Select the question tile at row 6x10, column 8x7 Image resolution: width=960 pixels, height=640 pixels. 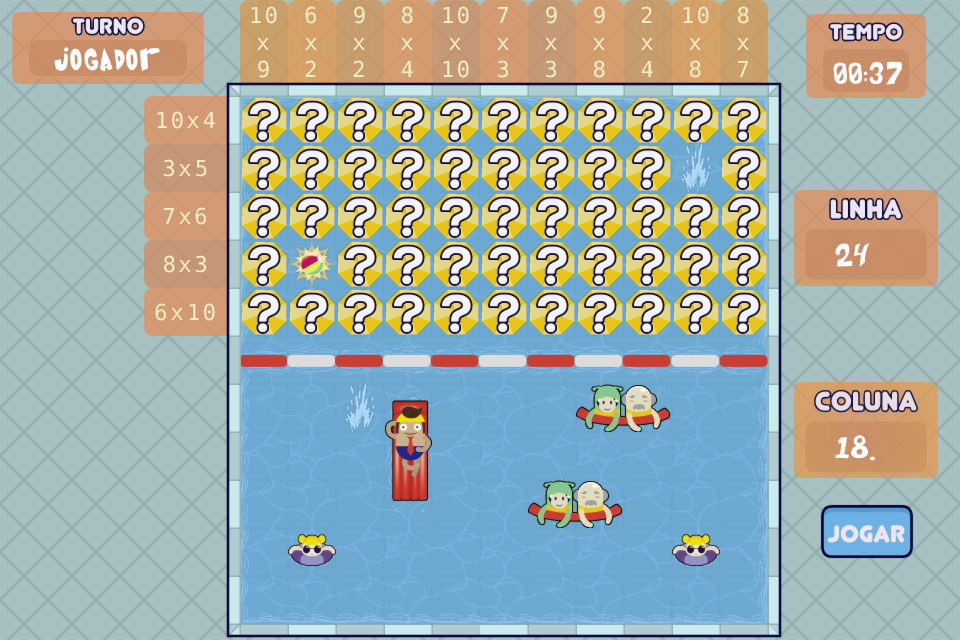click(x=744, y=313)
